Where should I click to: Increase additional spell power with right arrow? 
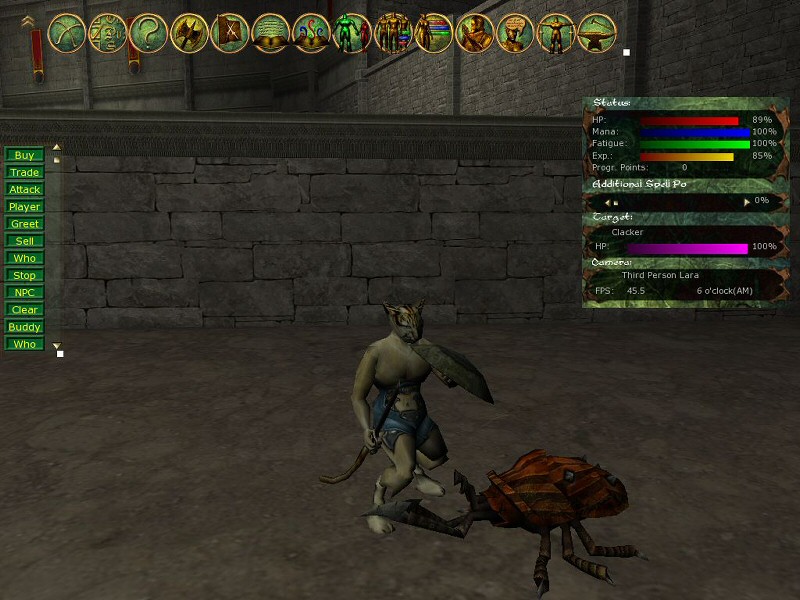coord(746,201)
